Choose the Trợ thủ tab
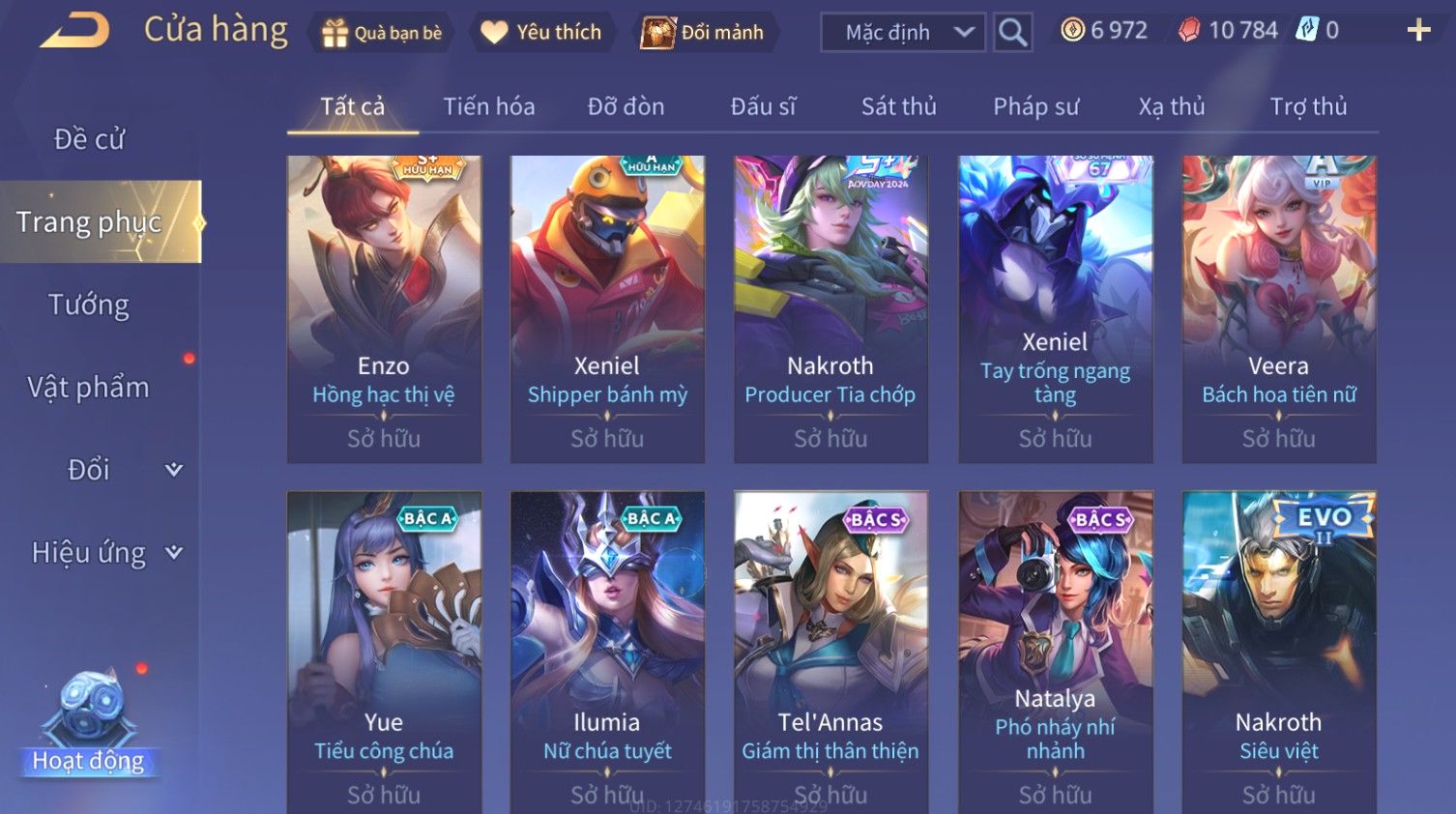This screenshot has height=814, width=1456. click(1308, 106)
